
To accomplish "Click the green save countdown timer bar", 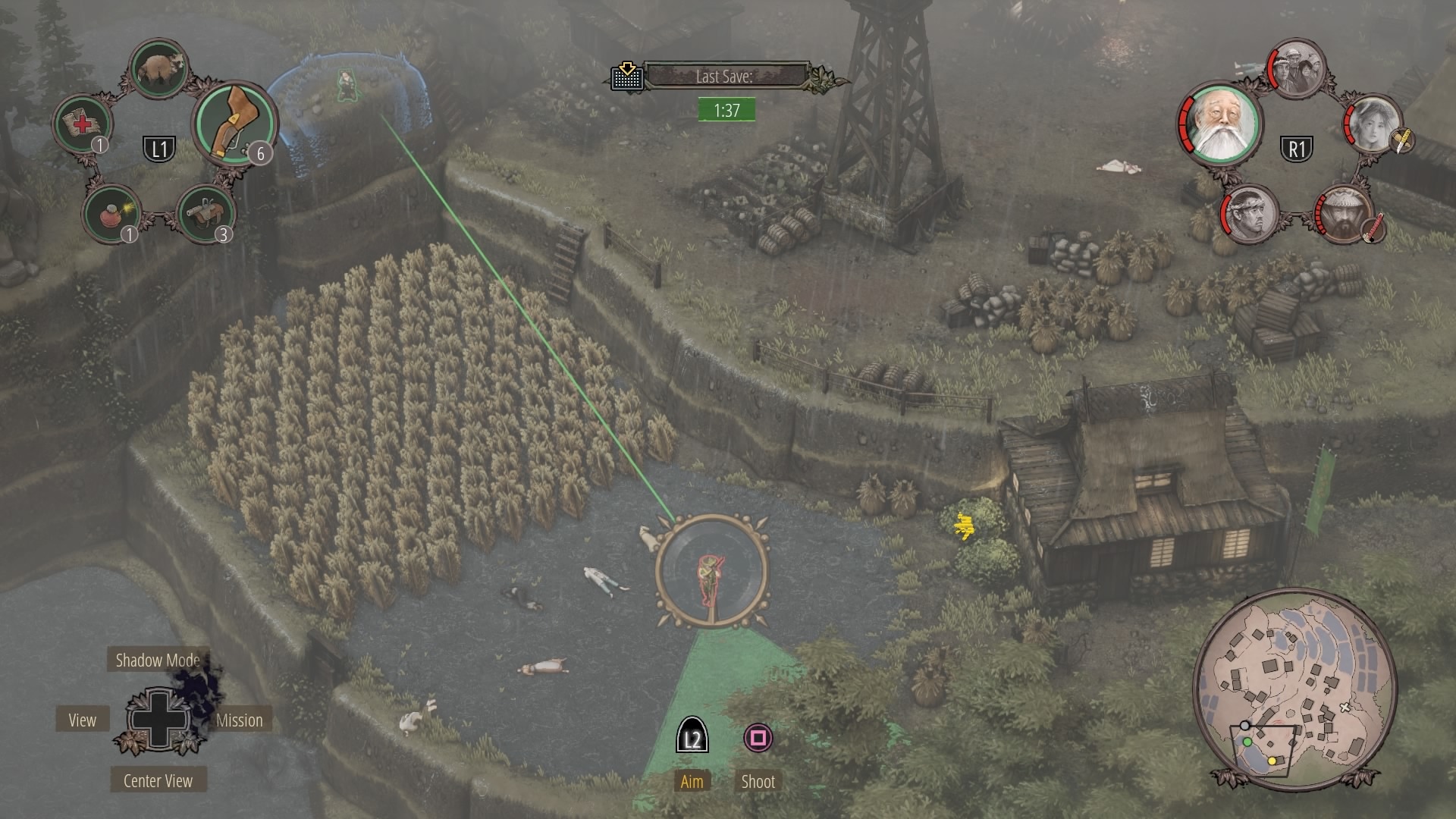I will (726, 108).
